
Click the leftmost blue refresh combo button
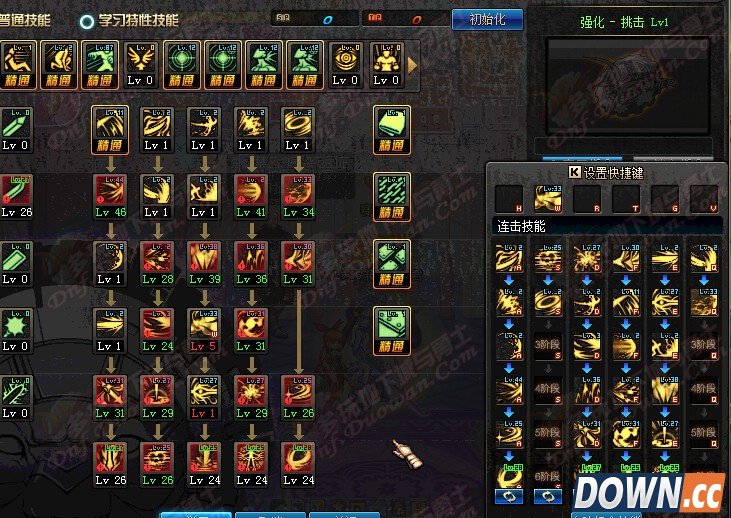[x=508, y=496]
